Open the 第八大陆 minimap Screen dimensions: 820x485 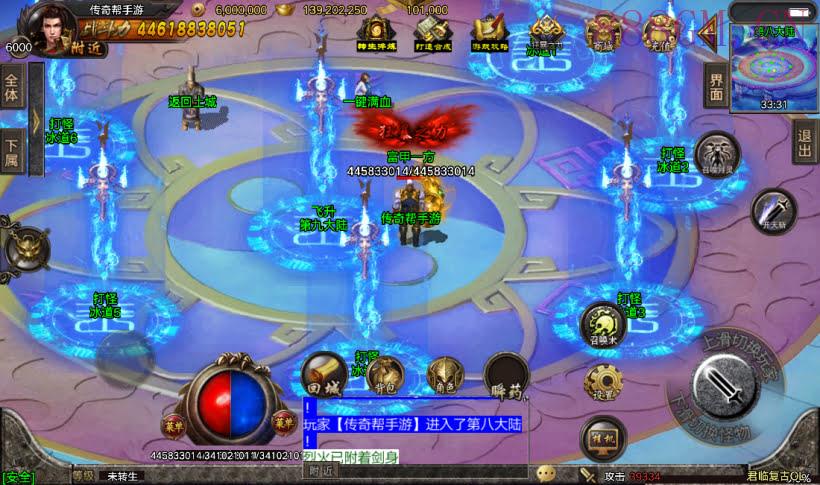tap(774, 66)
